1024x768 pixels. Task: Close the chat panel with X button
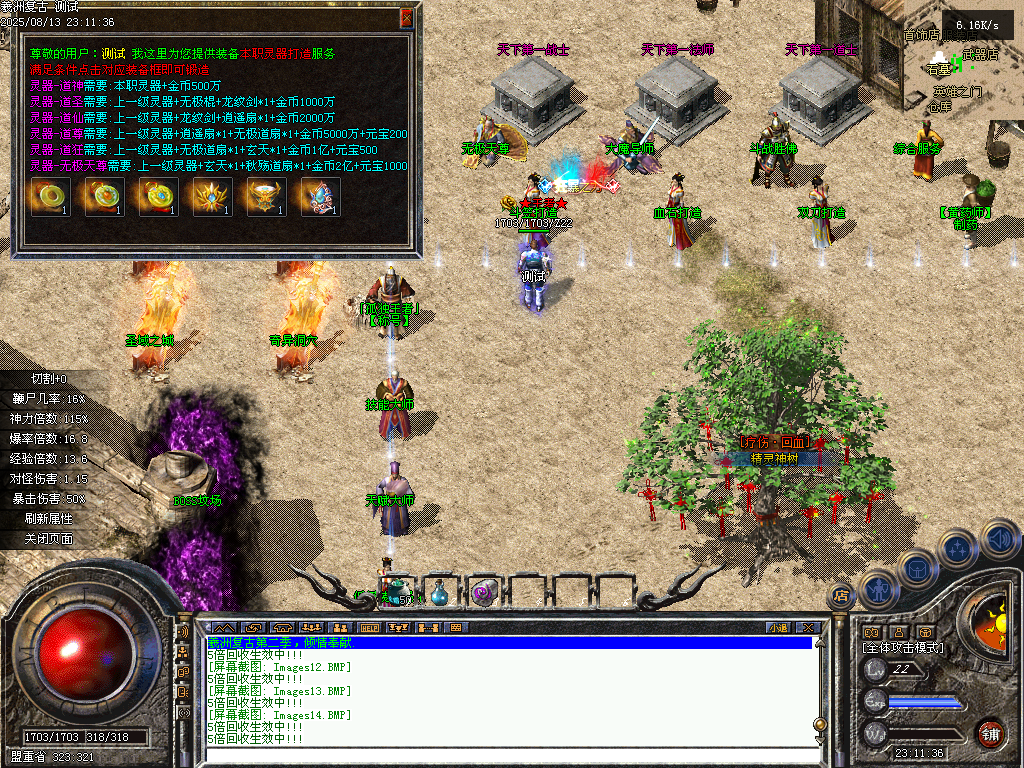click(808, 628)
